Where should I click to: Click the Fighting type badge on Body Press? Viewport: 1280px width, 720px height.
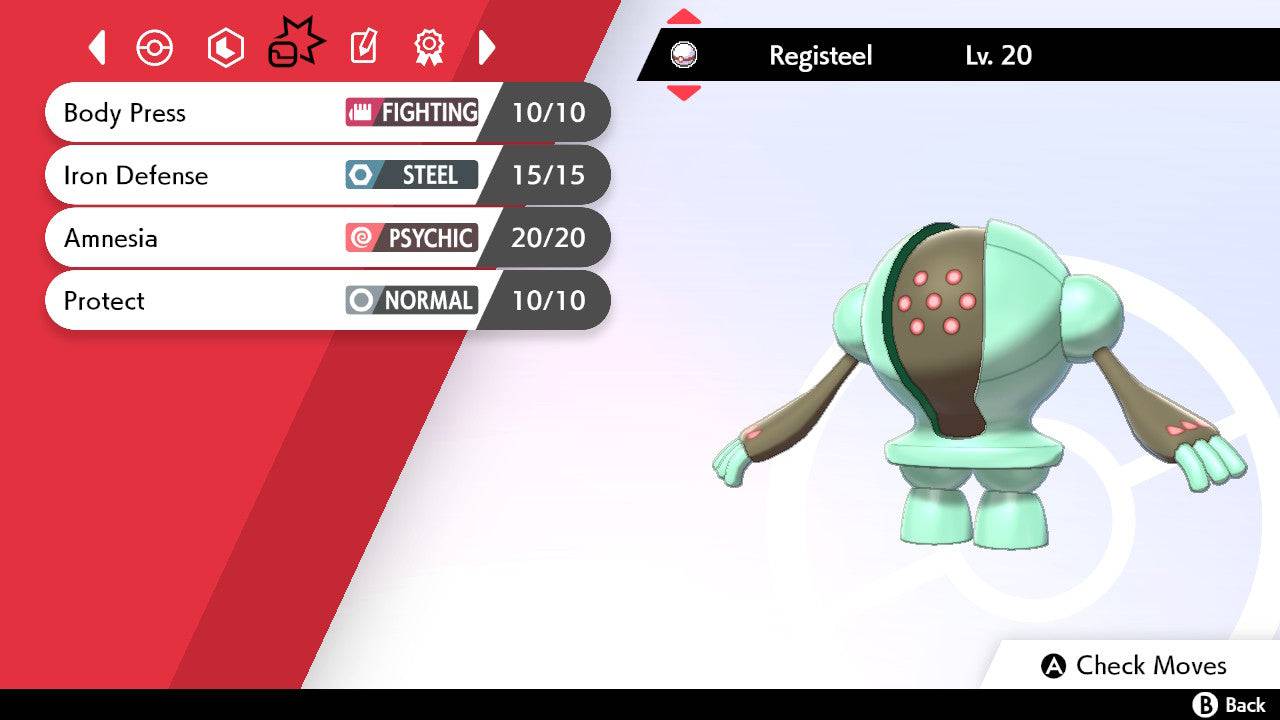click(x=413, y=113)
